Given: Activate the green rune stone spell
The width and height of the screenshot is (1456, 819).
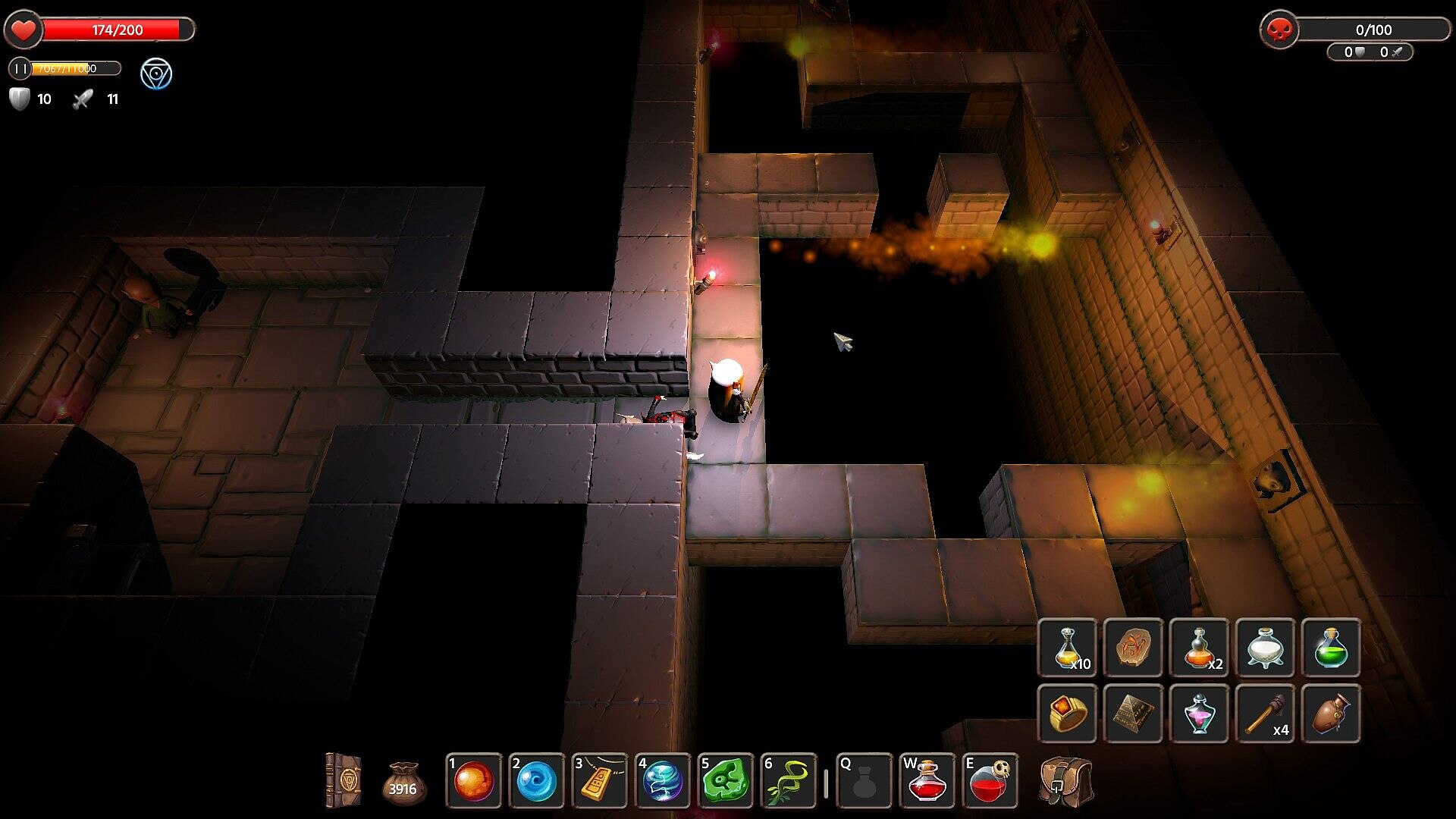Looking at the screenshot, I should 725,781.
